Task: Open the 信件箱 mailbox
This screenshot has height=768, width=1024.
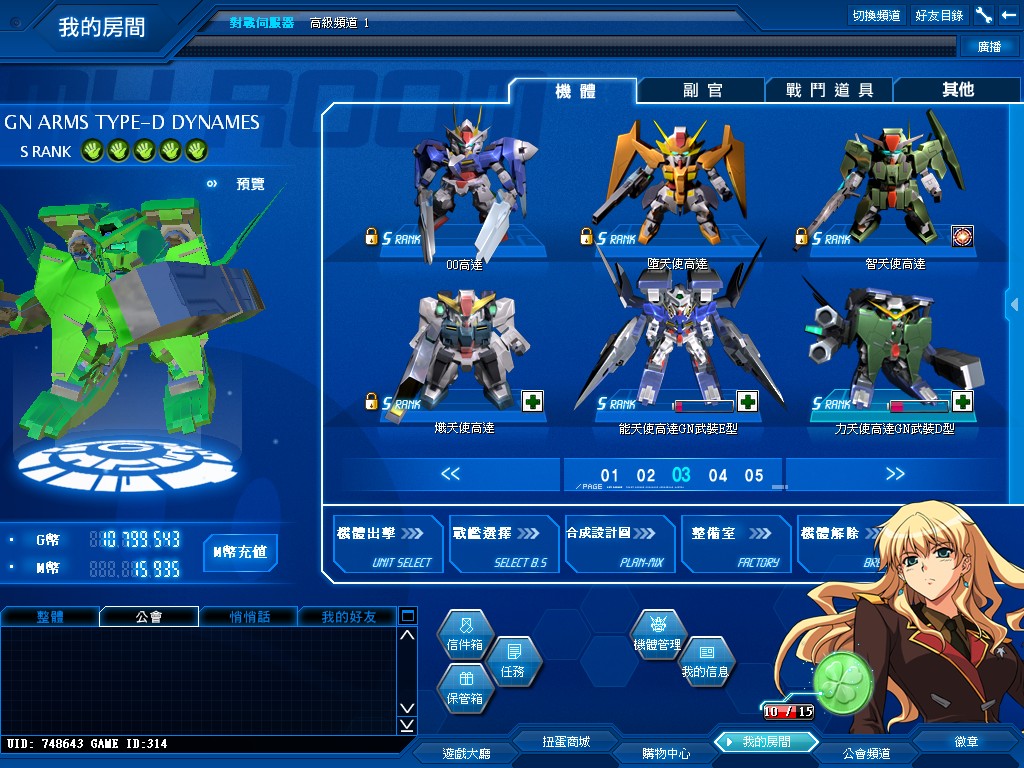Action: (464, 638)
